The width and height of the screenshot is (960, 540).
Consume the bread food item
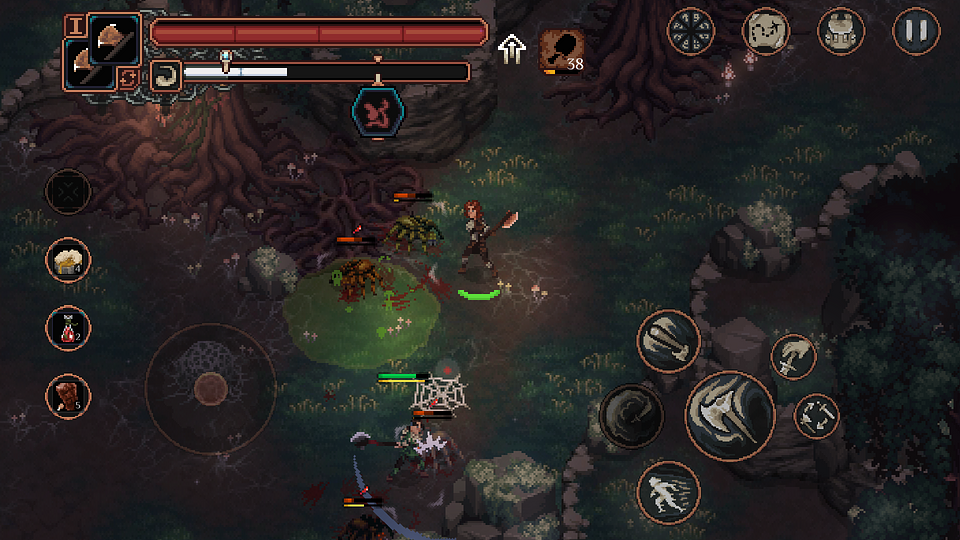(x=68, y=260)
